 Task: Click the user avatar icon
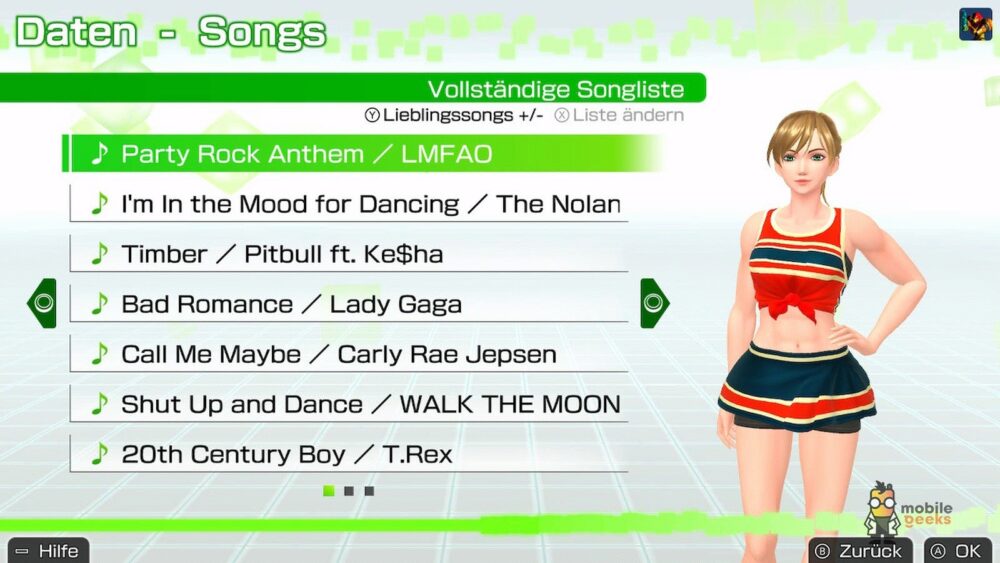pos(976,24)
